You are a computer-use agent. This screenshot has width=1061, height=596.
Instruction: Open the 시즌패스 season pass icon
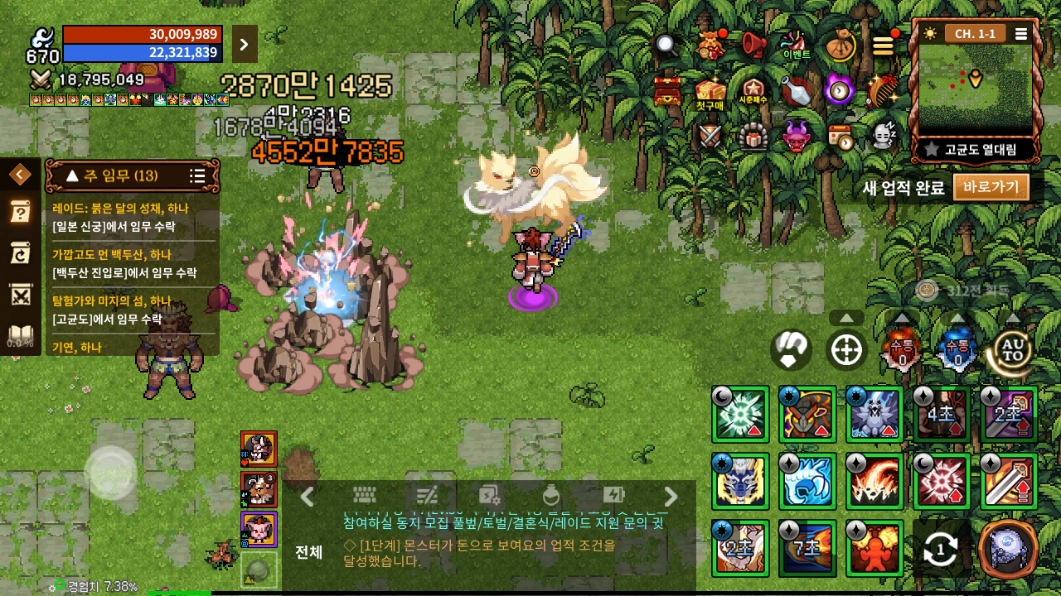[752, 91]
